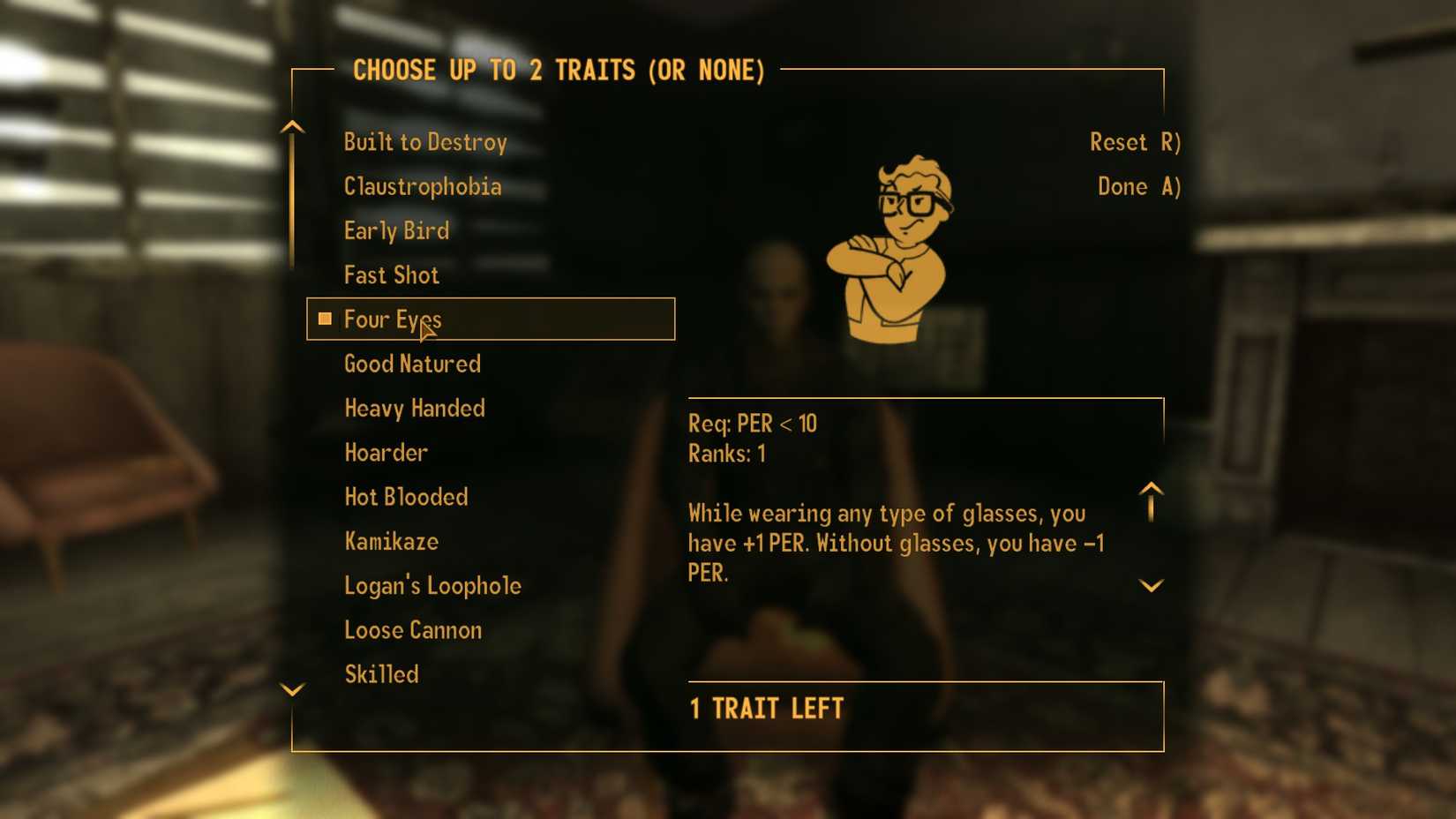The image size is (1456, 819).
Task: Select the Built to Destroy trait
Action: [425, 141]
